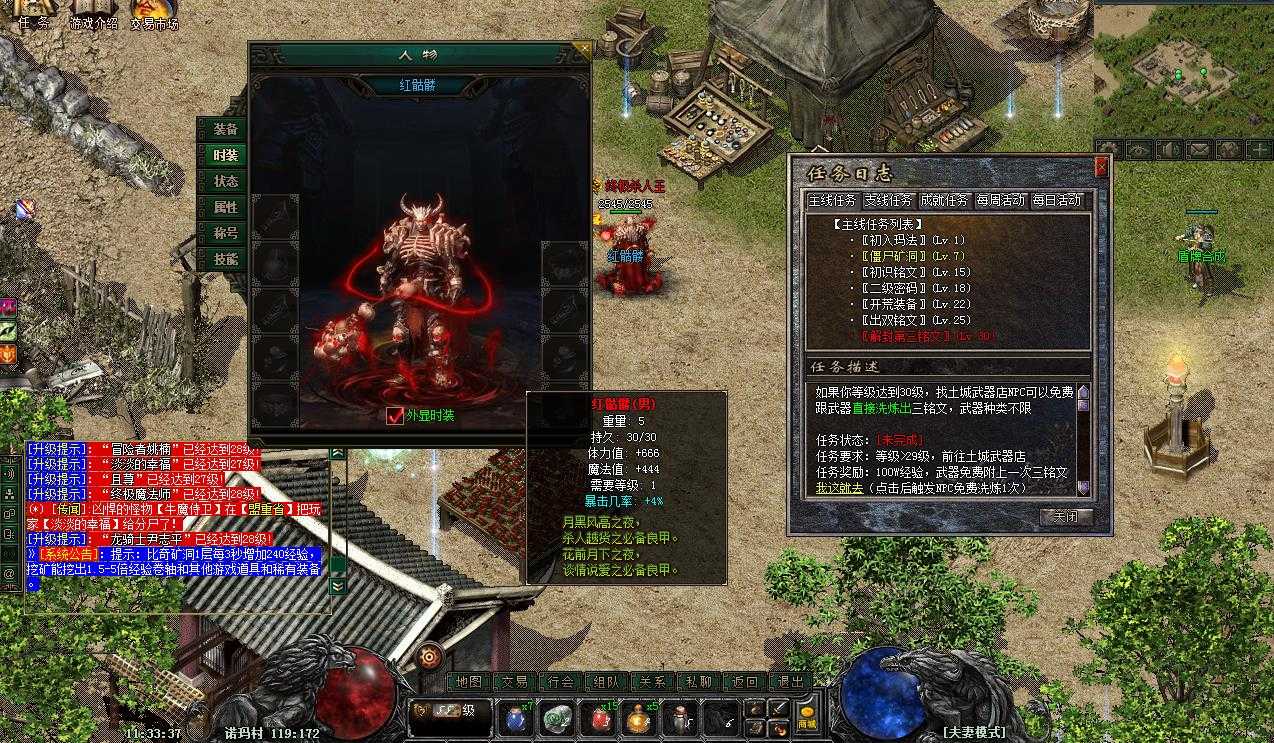Use the blue potion hotbar slot
This screenshot has width=1274, height=743.
pyautogui.click(x=516, y=718)
